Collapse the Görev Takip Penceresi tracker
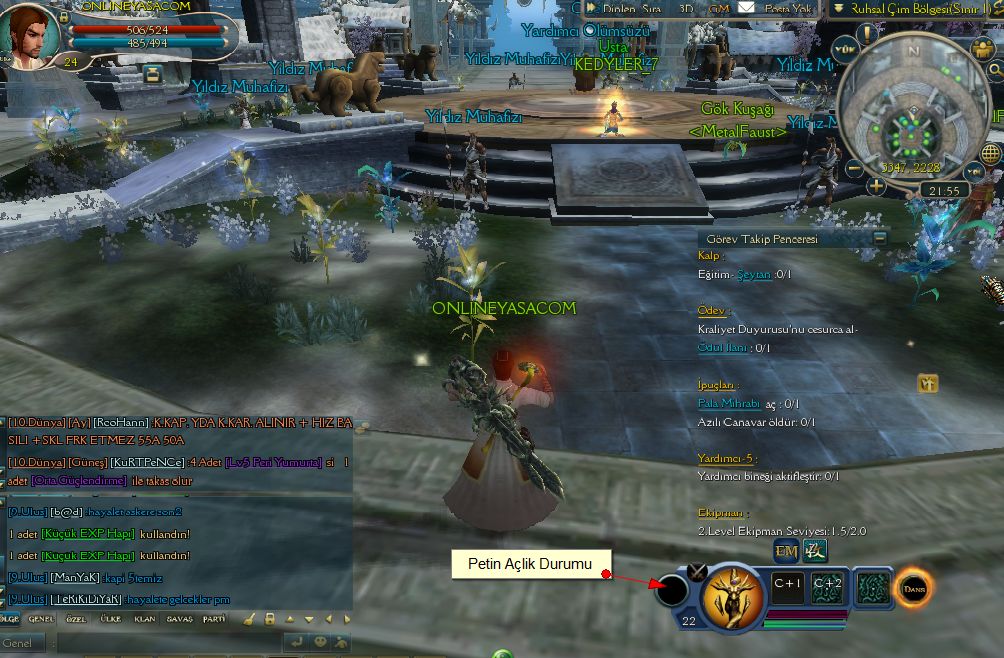 (879, 238)
